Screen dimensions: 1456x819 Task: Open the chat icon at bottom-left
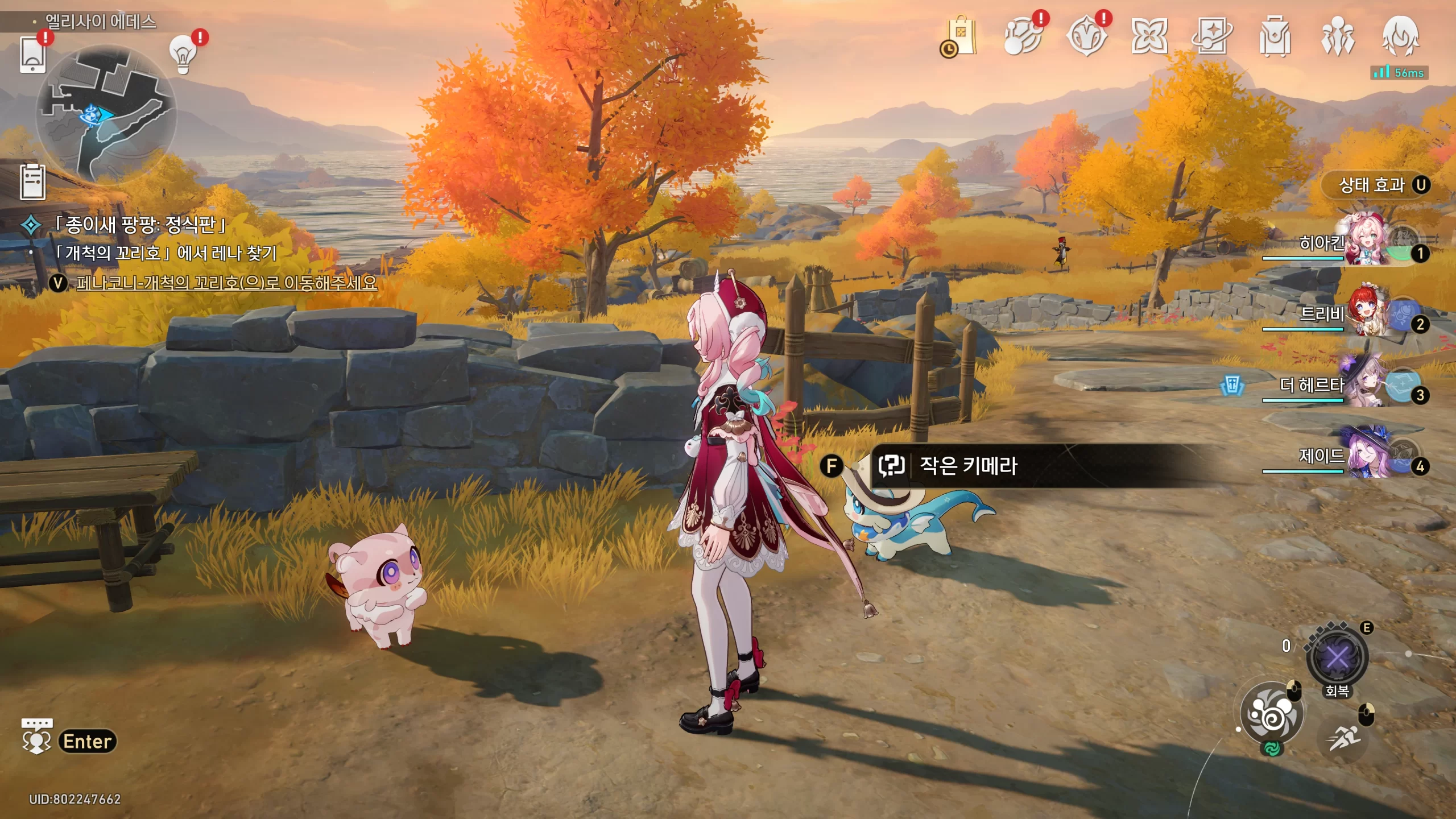37,738
